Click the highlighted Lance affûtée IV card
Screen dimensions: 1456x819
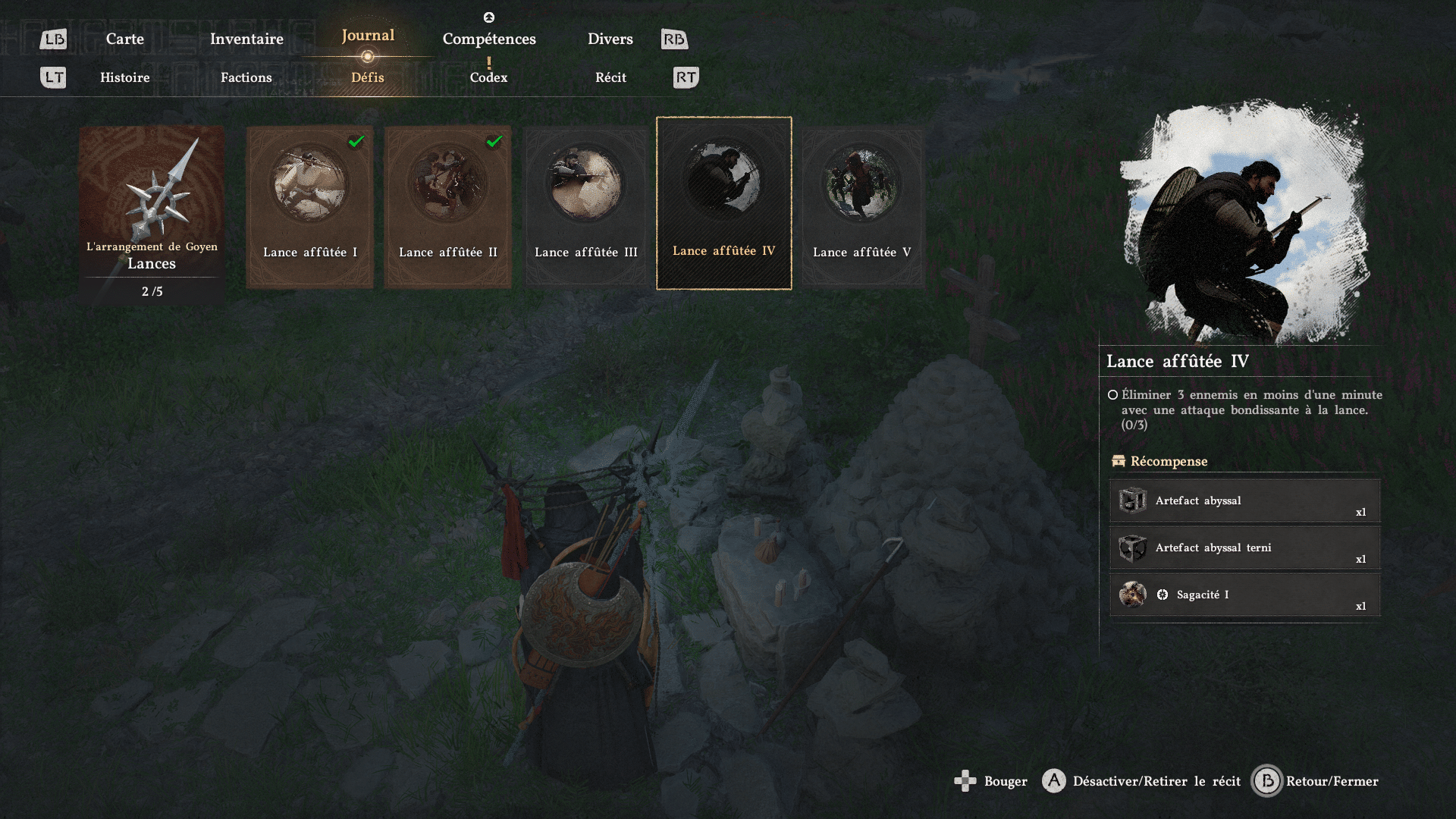[723, 203]
